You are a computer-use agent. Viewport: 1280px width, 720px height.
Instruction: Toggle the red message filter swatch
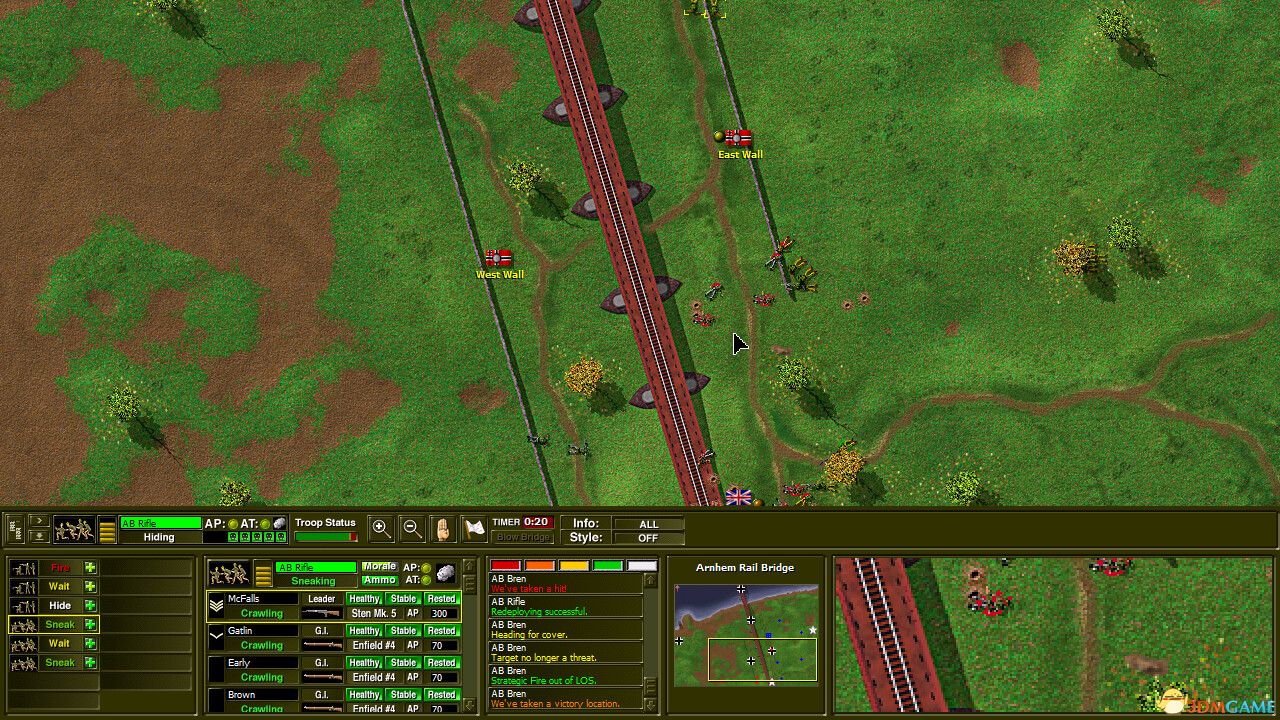click(x=505, y=566)
